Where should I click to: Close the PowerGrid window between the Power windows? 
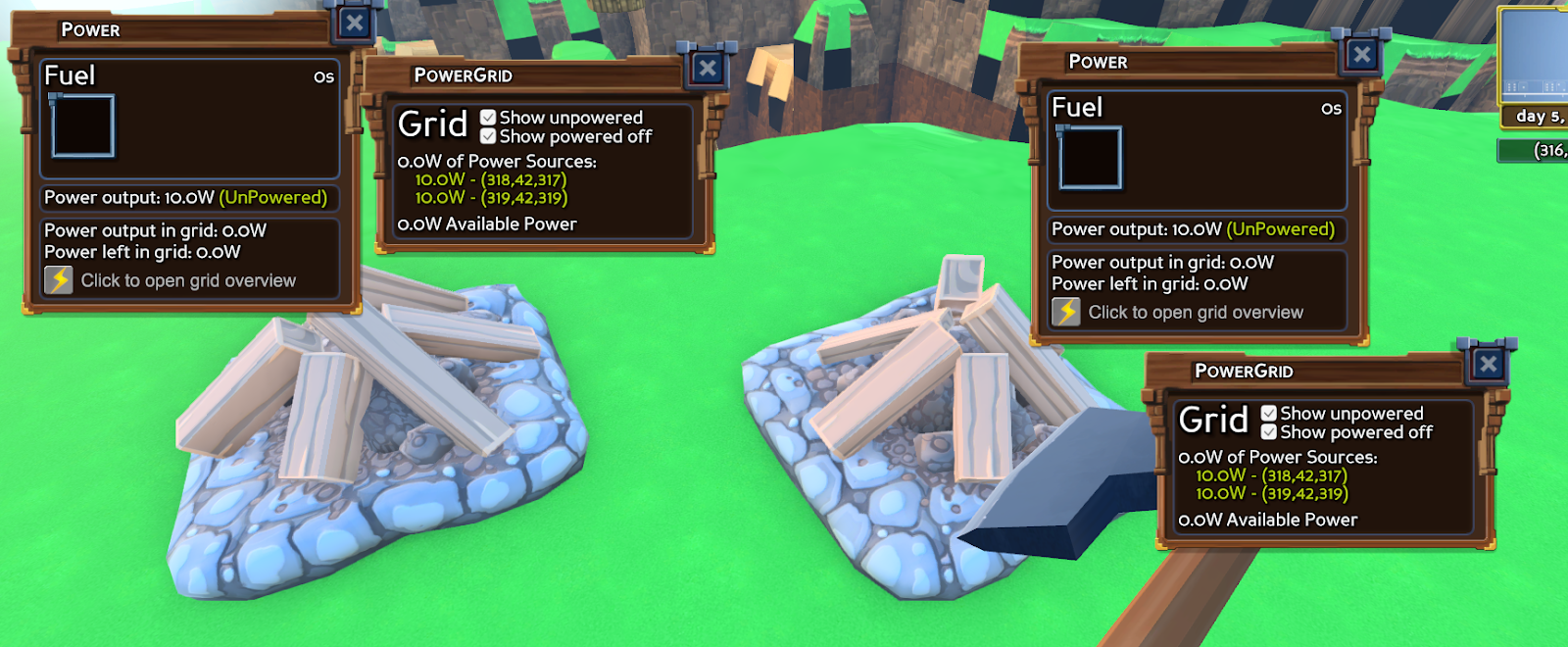click(708, 68)
